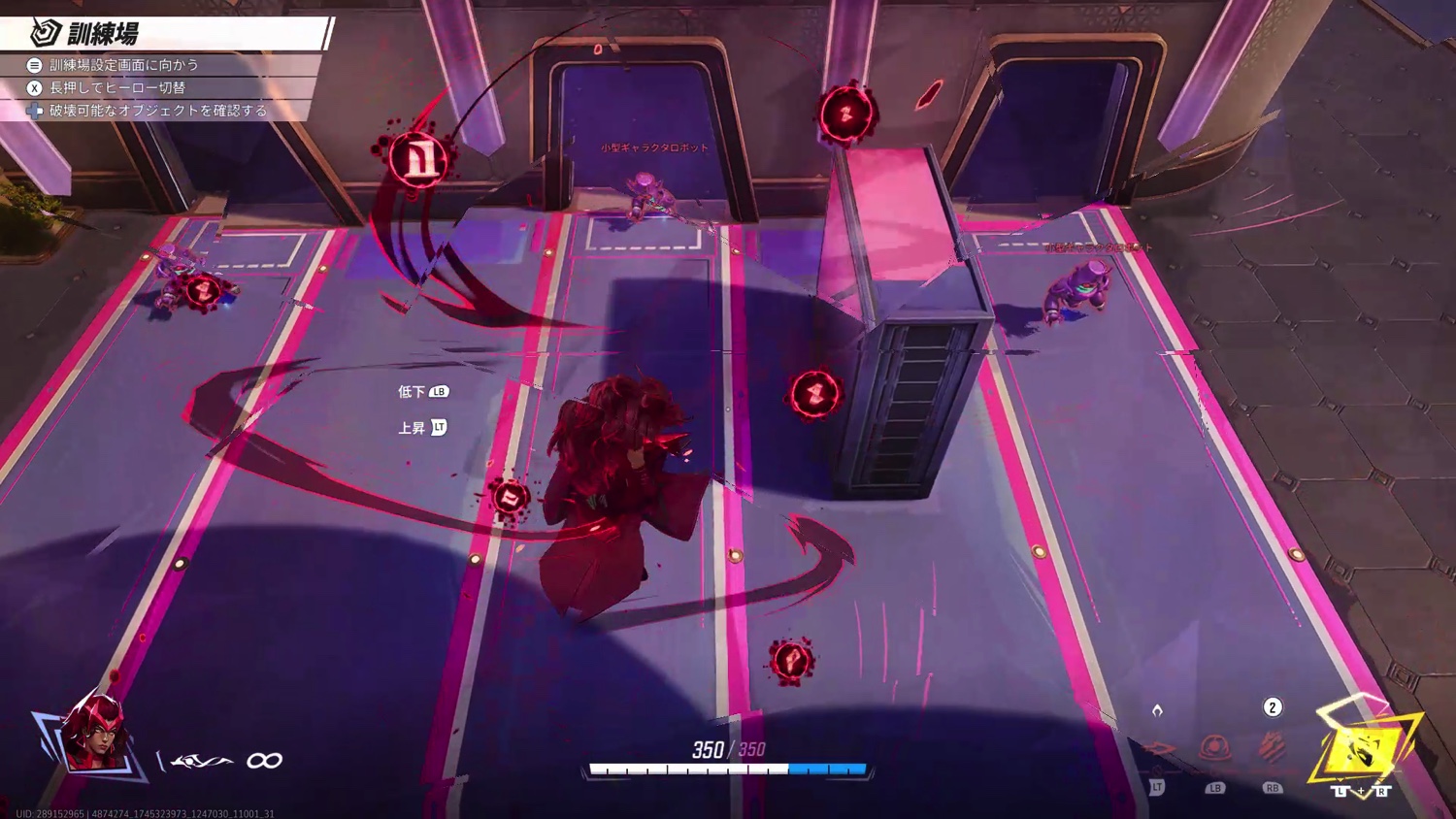Click the weapon icon beside the infinity symbol
The height and width of the screenshot is (819, 1456).
tap(202, 761)
